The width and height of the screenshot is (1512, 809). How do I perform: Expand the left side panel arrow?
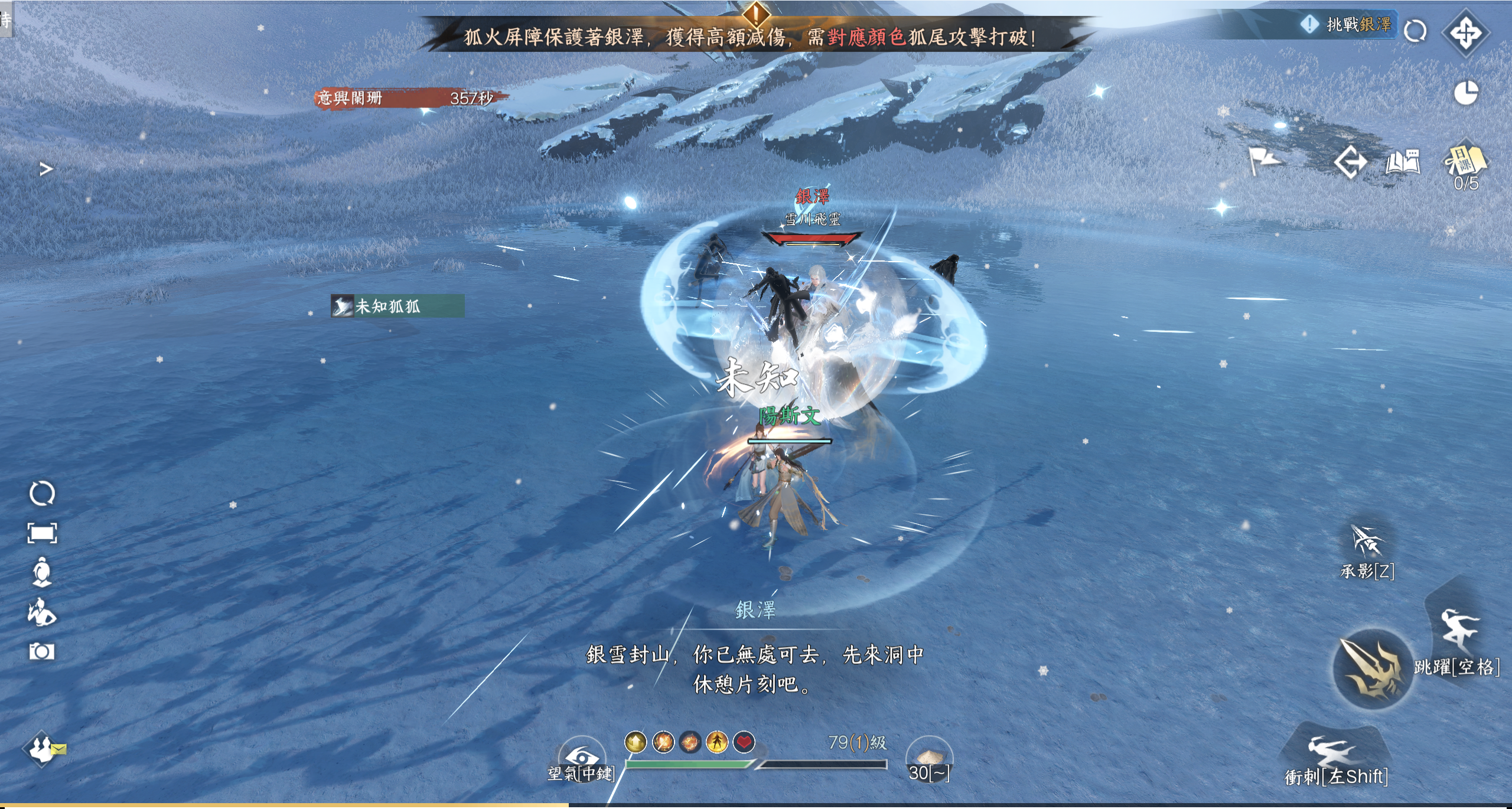(46, 169)
